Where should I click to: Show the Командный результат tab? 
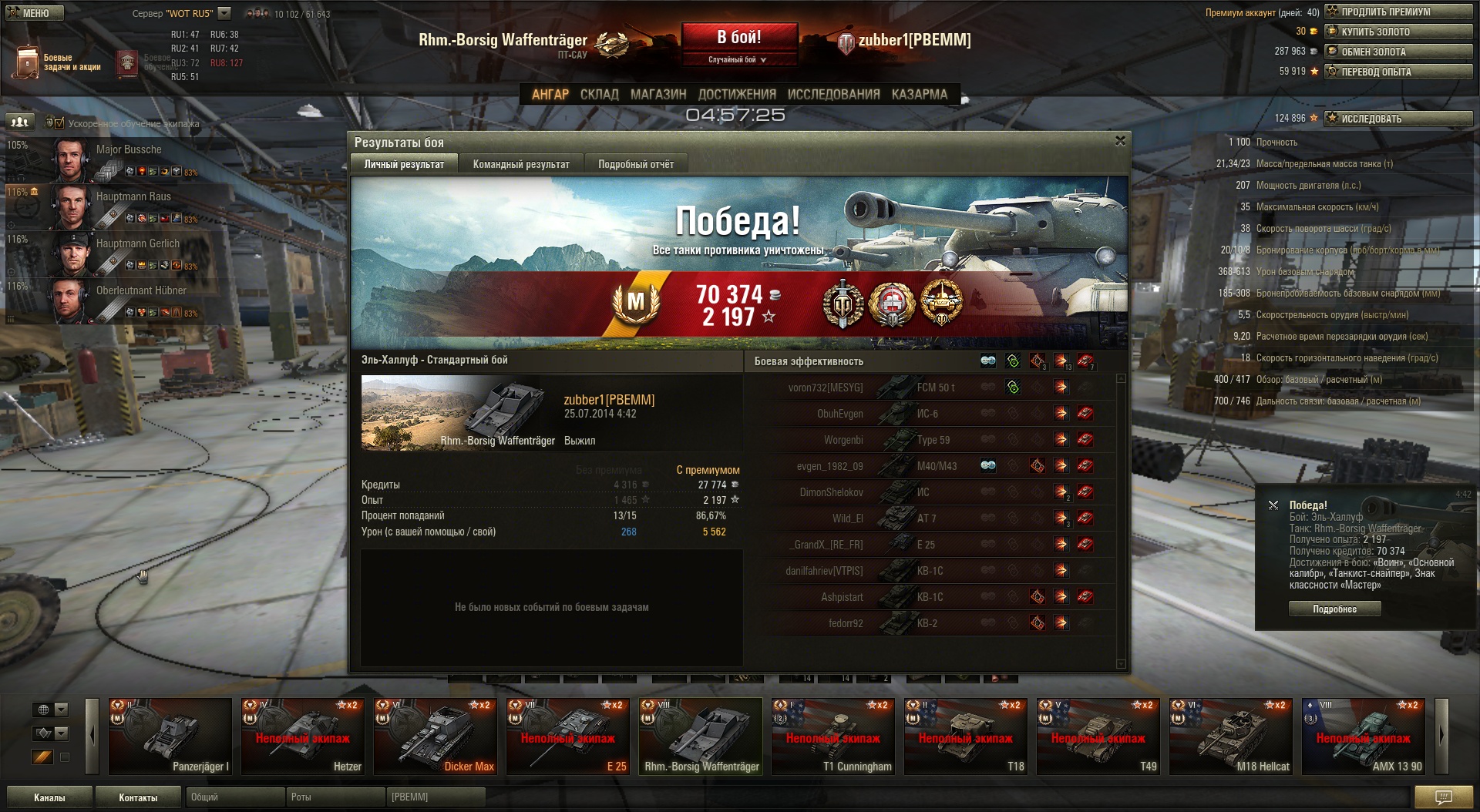tap(521, 164)
